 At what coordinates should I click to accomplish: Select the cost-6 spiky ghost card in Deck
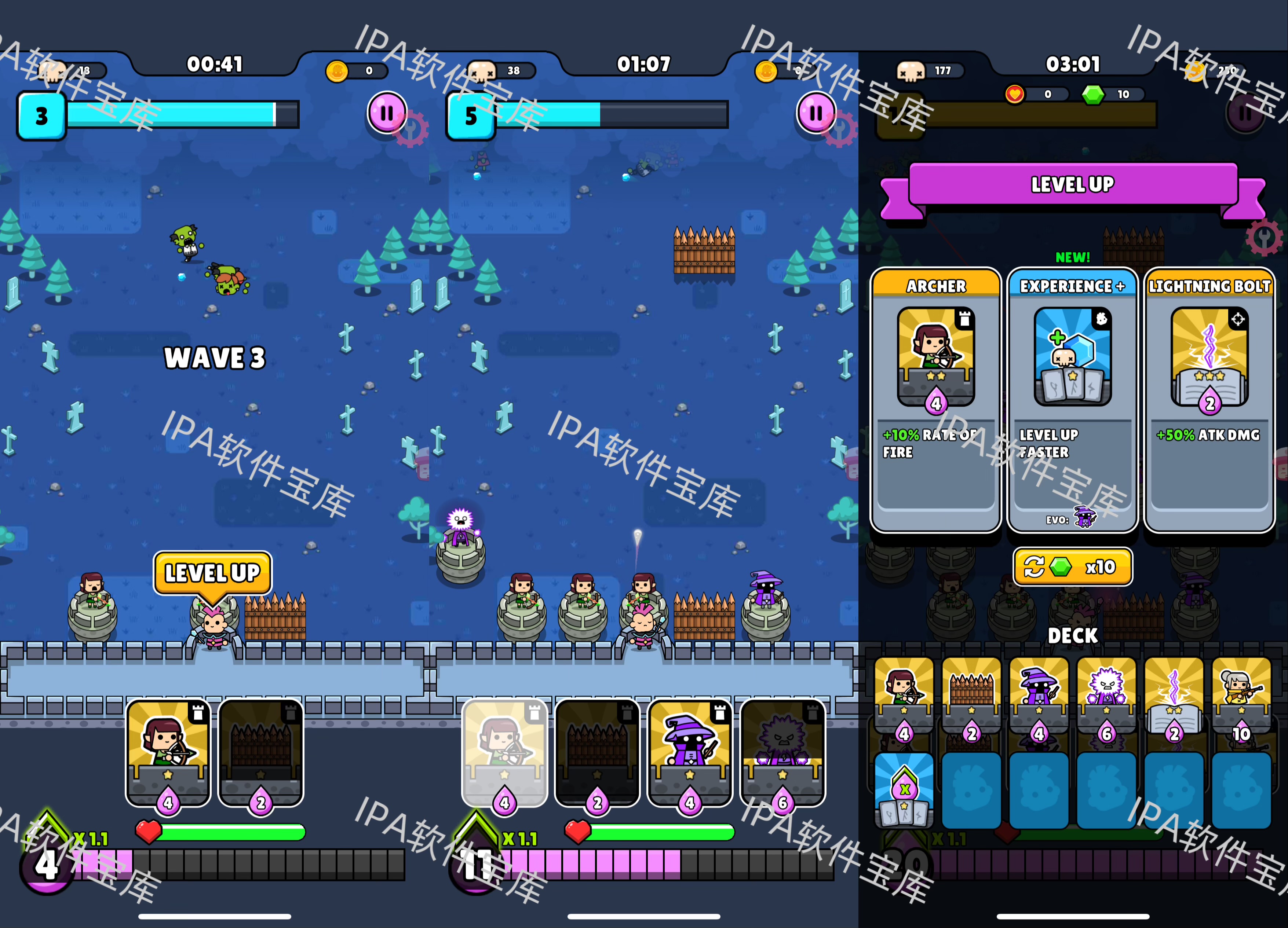pyautogui.click(x=1106, y=700)
